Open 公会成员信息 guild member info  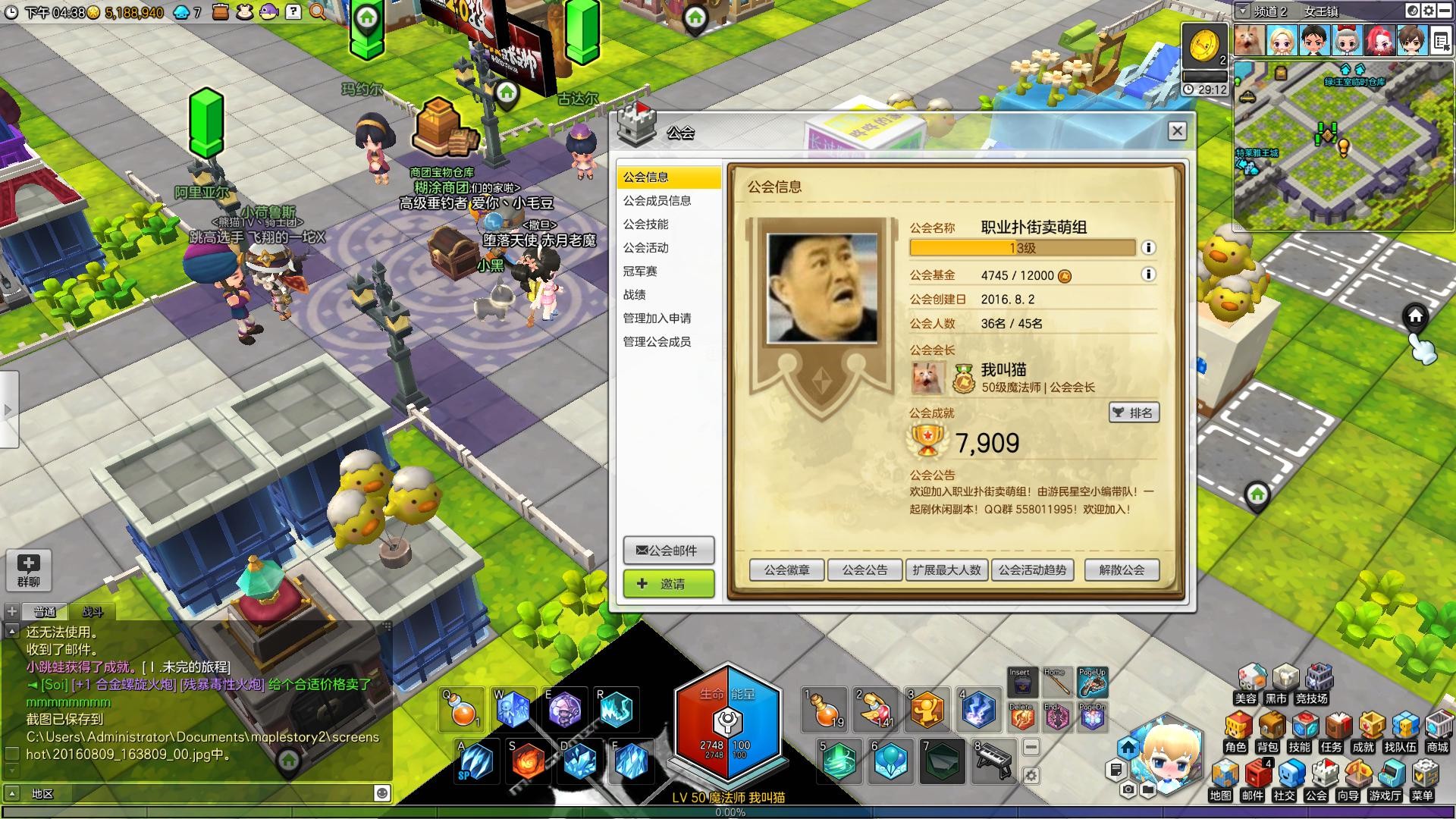click(657, 201)
